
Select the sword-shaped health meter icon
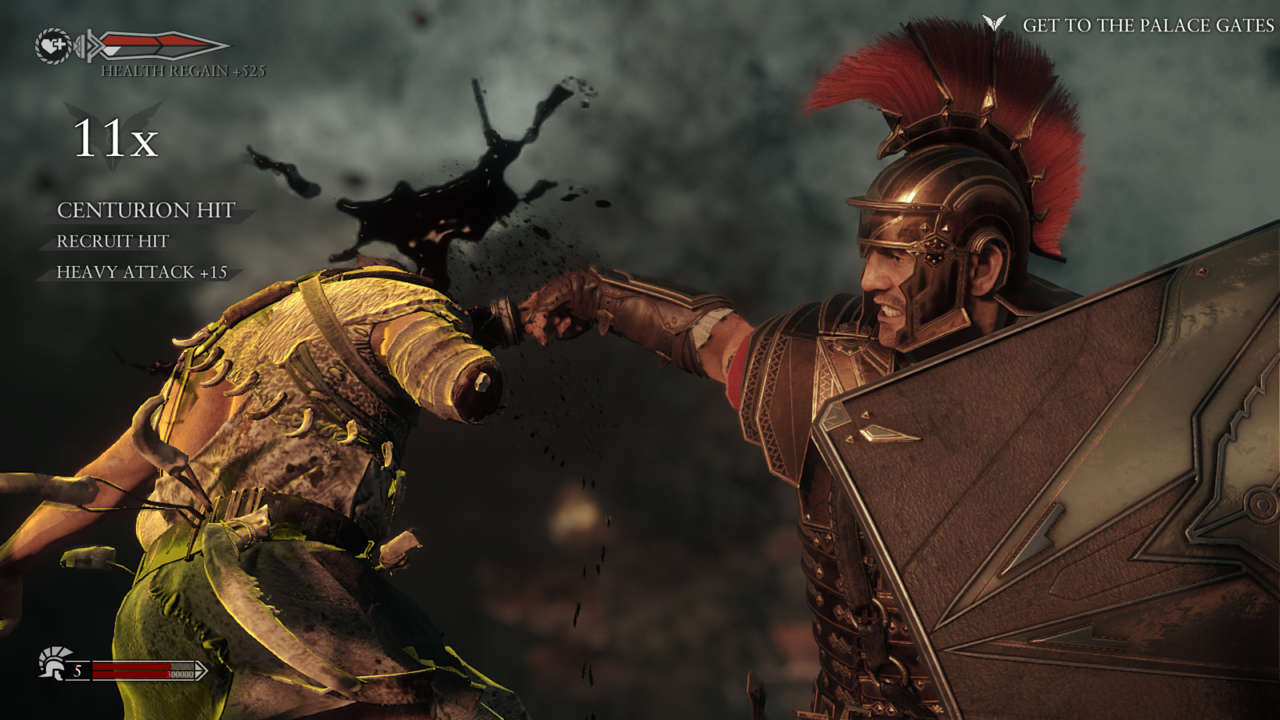coord(150,42)
